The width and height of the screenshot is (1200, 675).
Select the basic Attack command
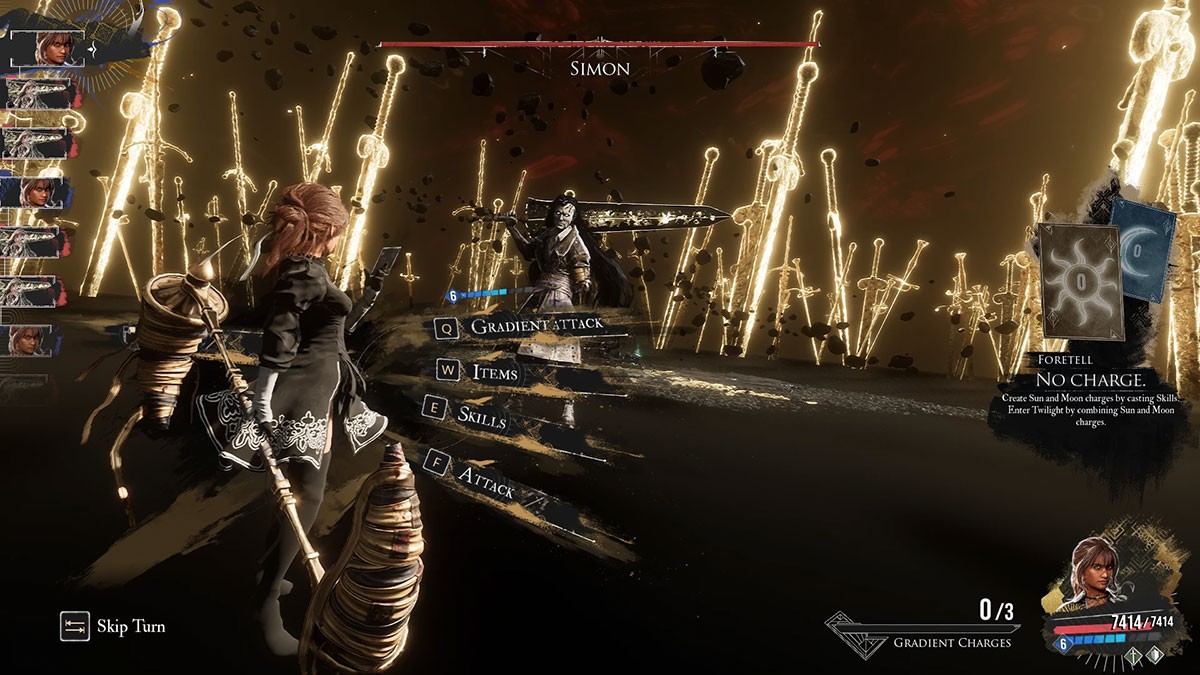click(x=485, y=481)
